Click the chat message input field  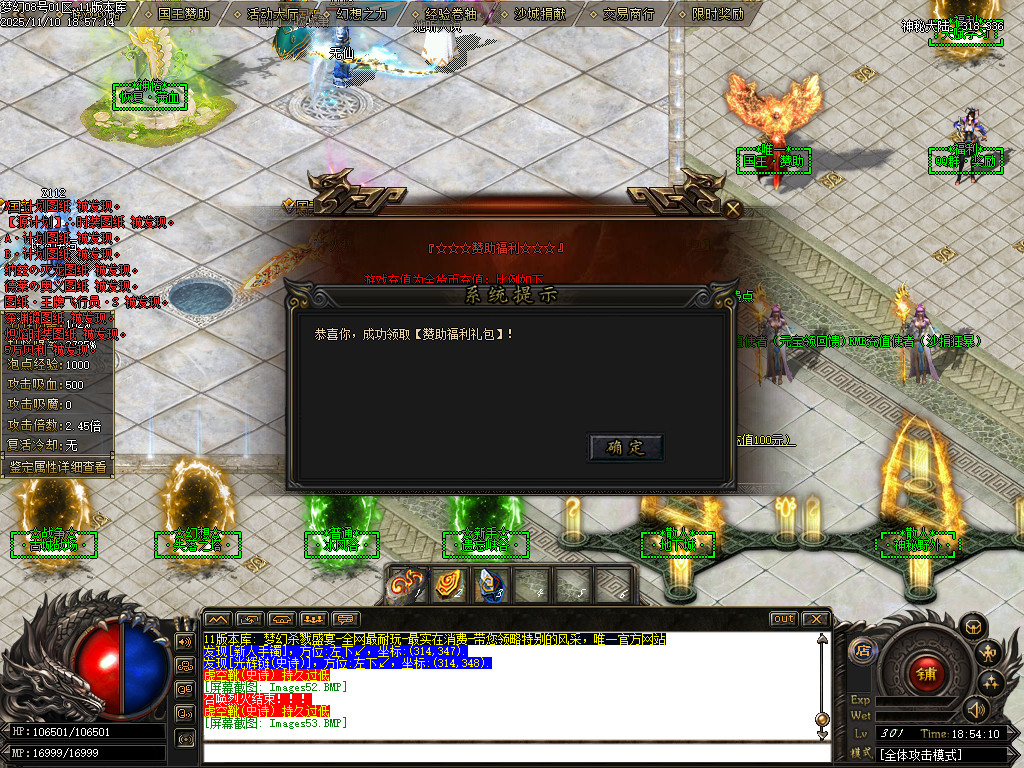pyautogui.click(x=510, y=752)
